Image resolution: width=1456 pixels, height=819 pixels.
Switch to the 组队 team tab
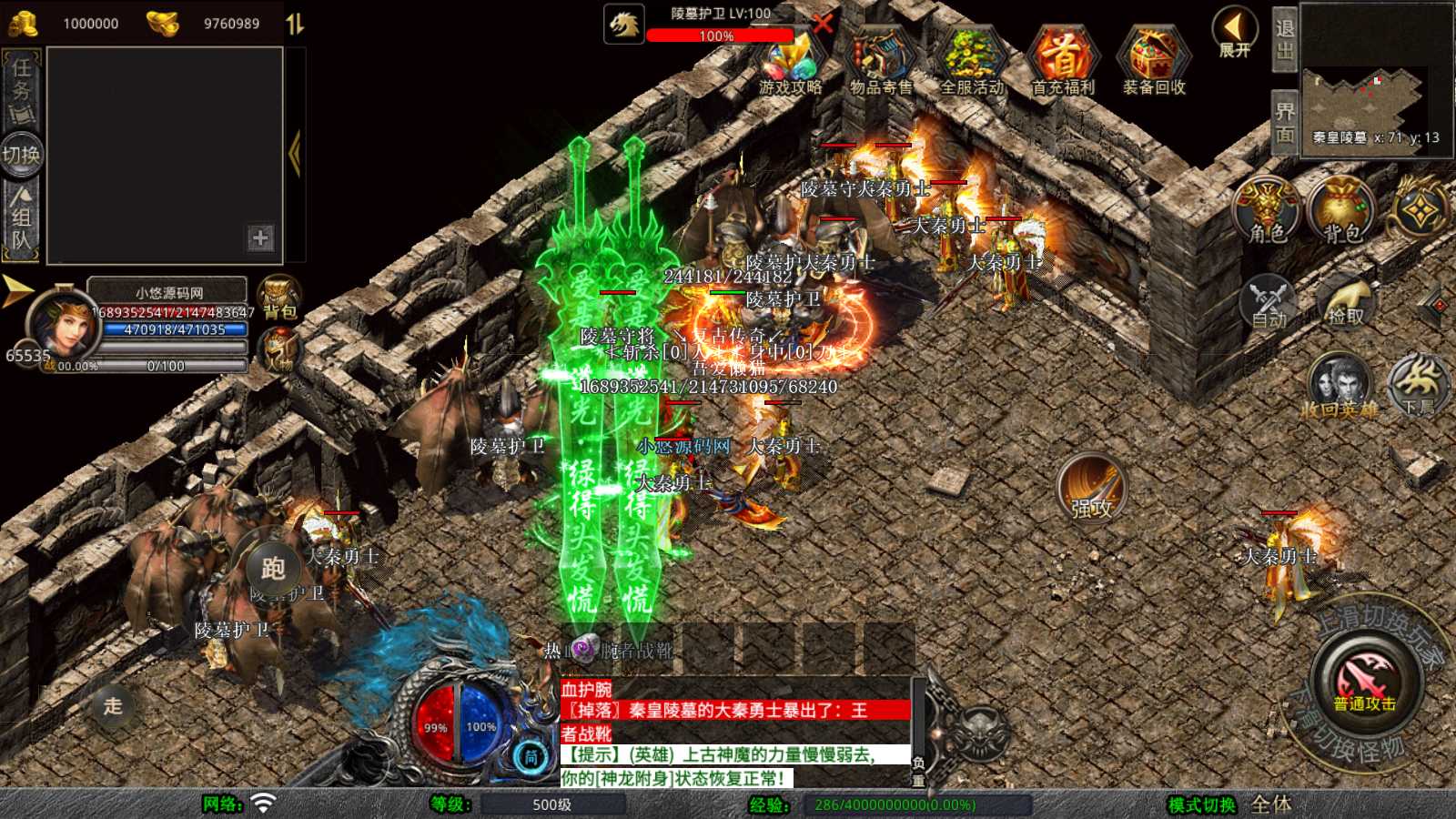(x=22, y=218)
